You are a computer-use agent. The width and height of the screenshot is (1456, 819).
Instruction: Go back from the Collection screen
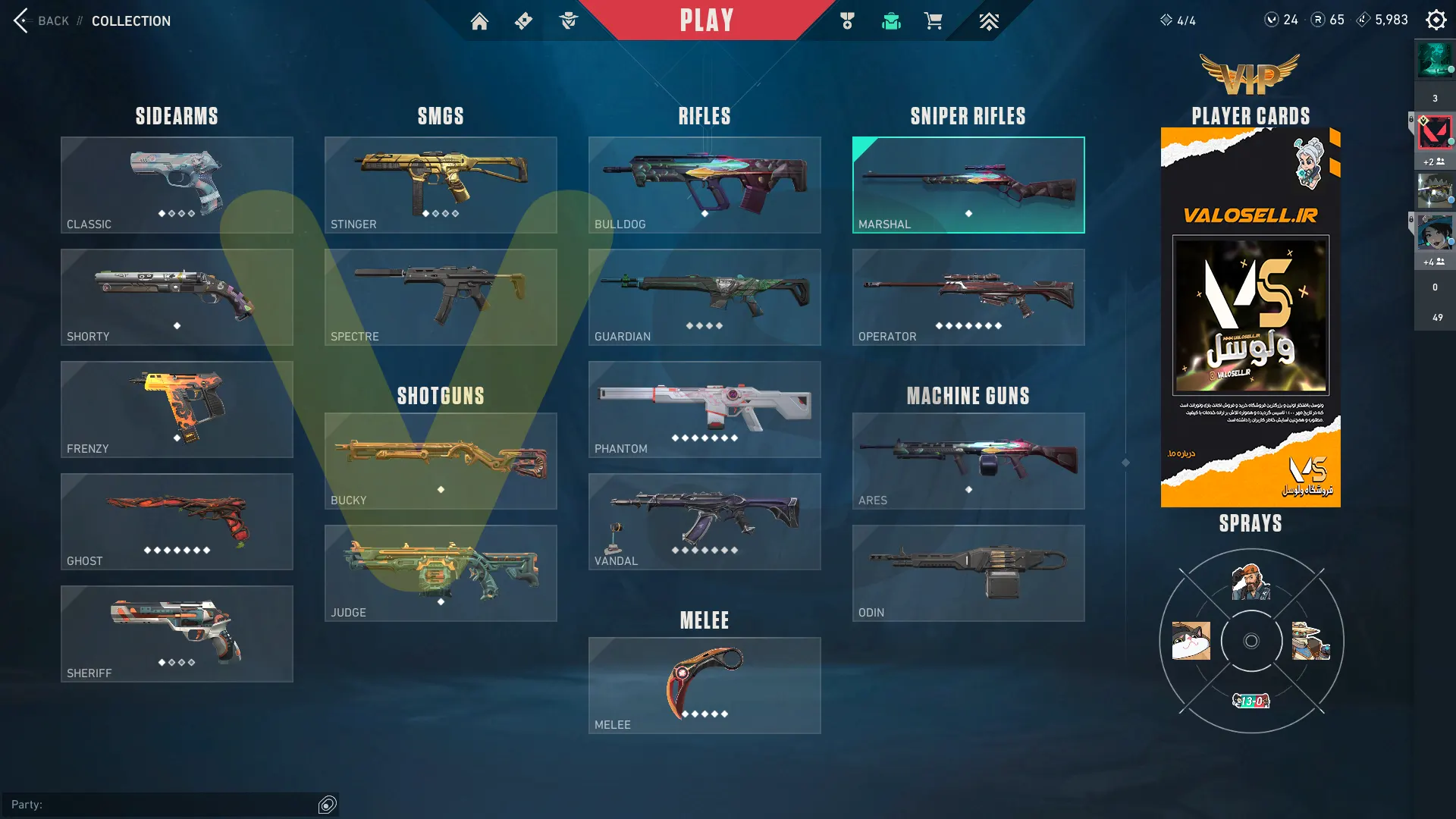42,20
